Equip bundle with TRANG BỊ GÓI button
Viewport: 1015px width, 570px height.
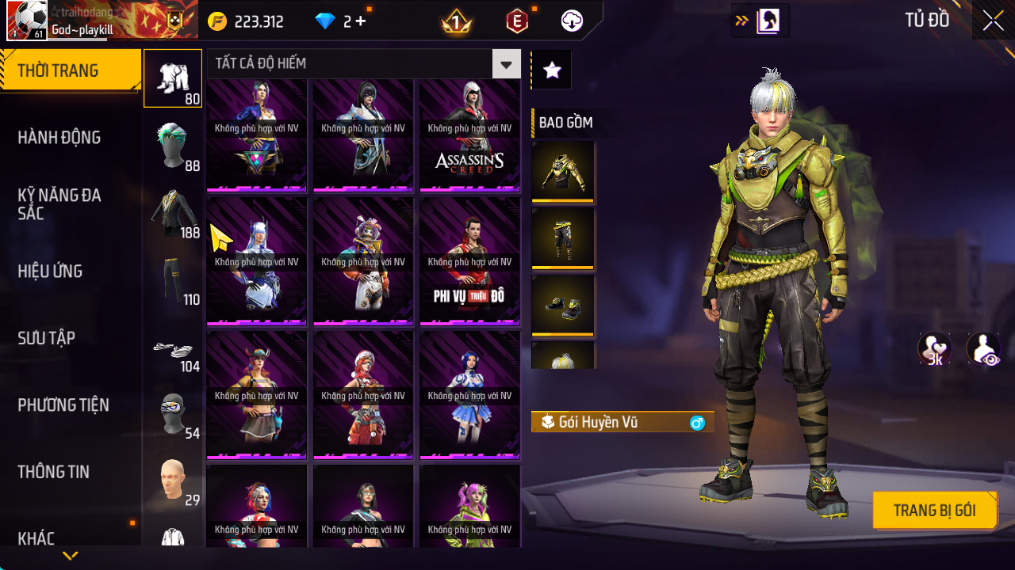click(935, 510)
